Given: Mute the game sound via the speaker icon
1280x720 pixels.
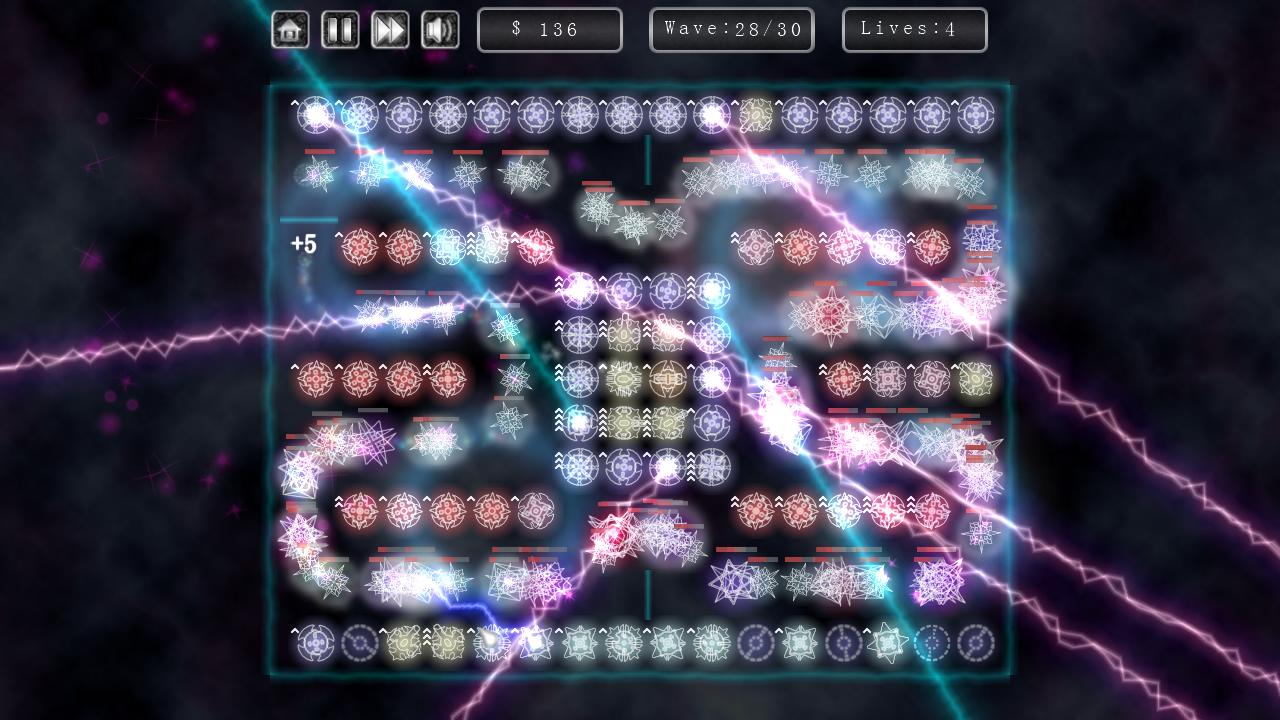Looking at the screenshot, I should pos(440,30).
